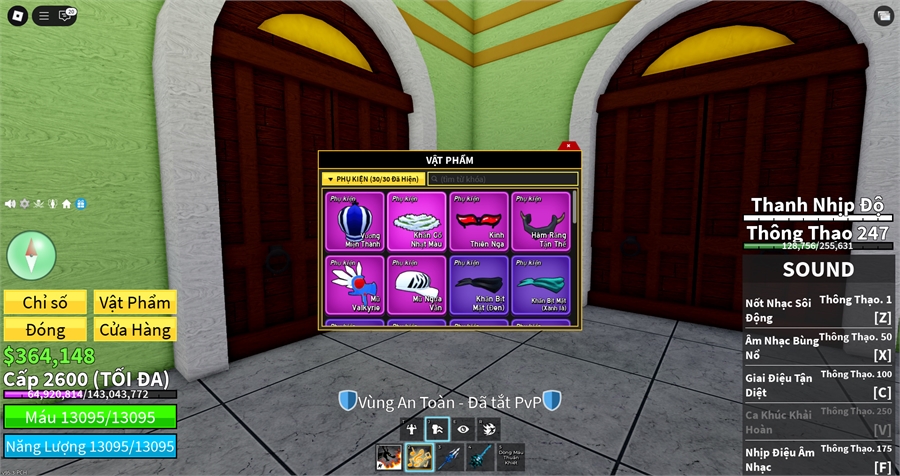Select the golden music note Sound slot
The image size is (900, 476).
[419, 458]
